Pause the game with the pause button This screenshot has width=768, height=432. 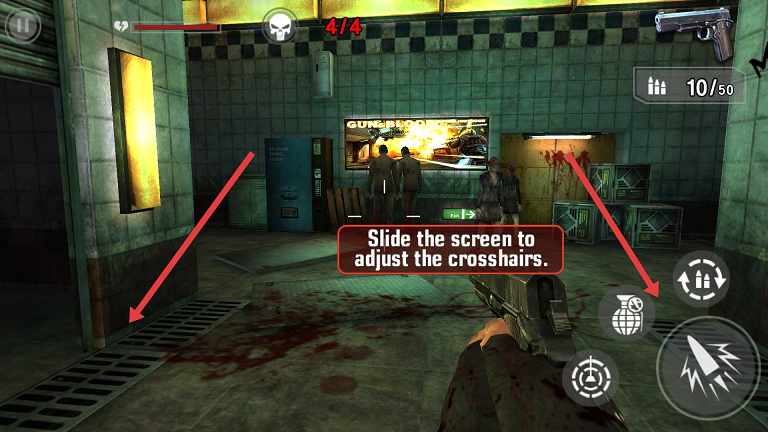pos(18,24)
